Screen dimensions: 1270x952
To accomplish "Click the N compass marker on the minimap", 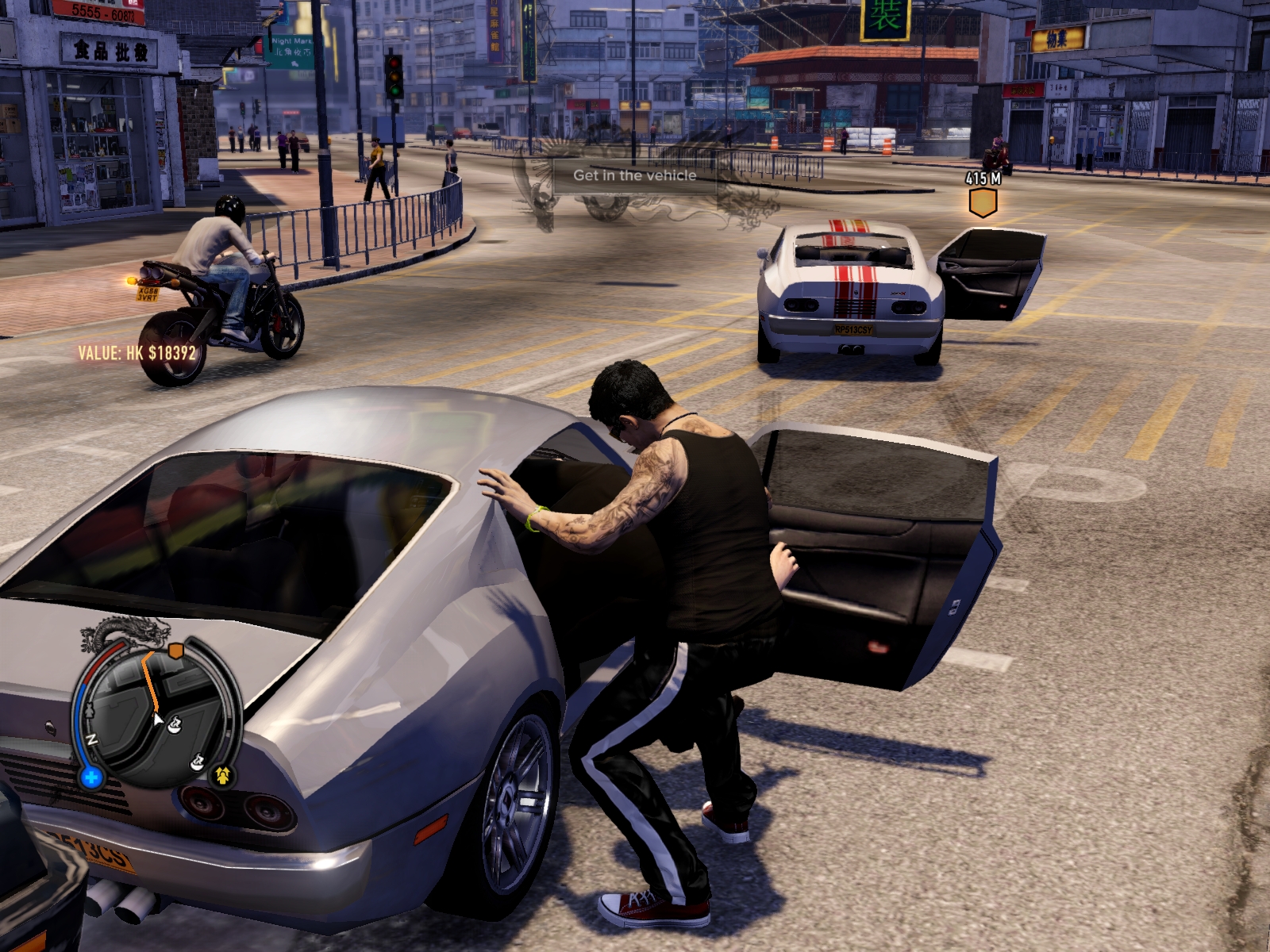I will click(92, 739).
